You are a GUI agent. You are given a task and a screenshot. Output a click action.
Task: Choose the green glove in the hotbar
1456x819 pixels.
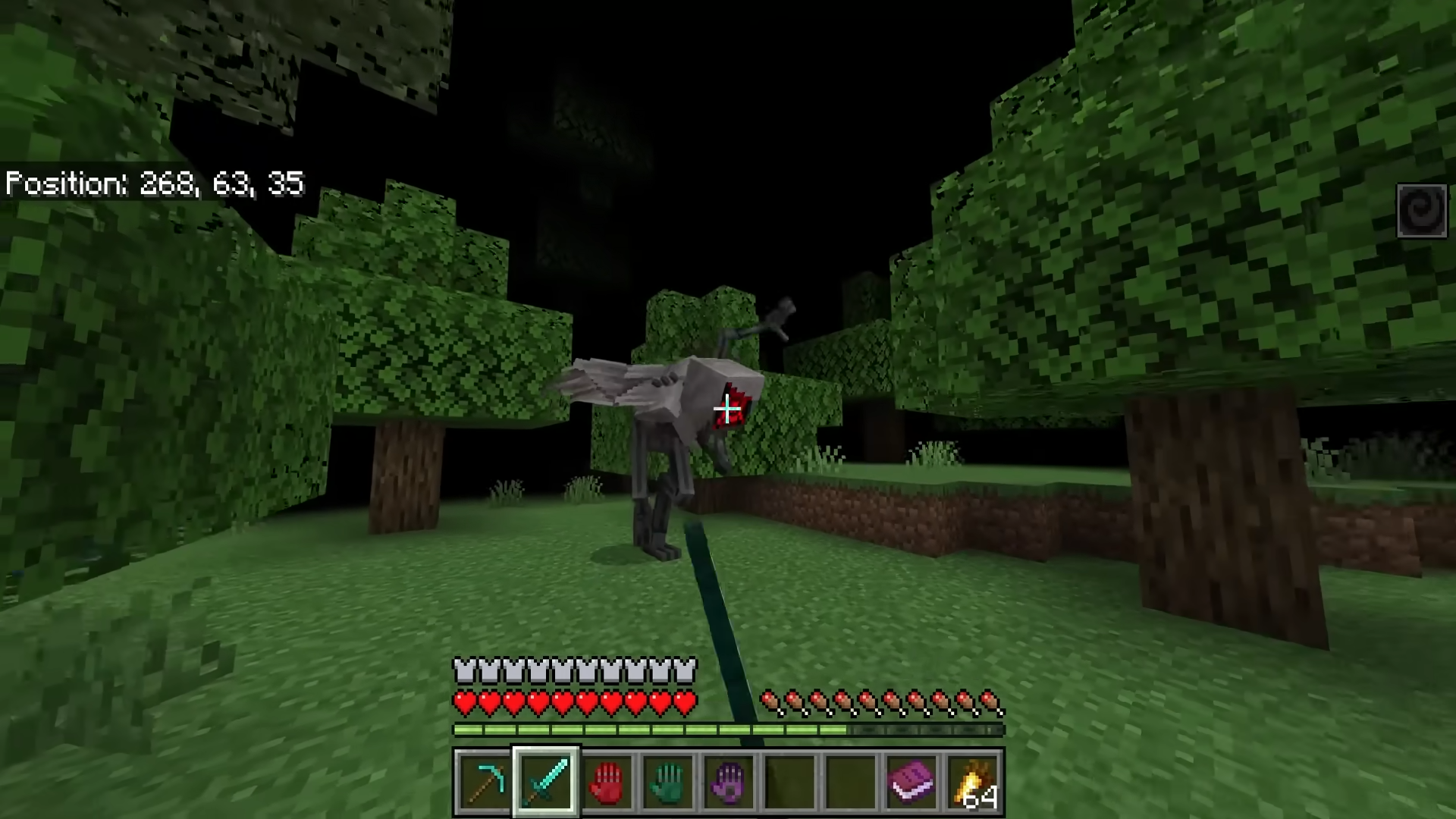668,782
